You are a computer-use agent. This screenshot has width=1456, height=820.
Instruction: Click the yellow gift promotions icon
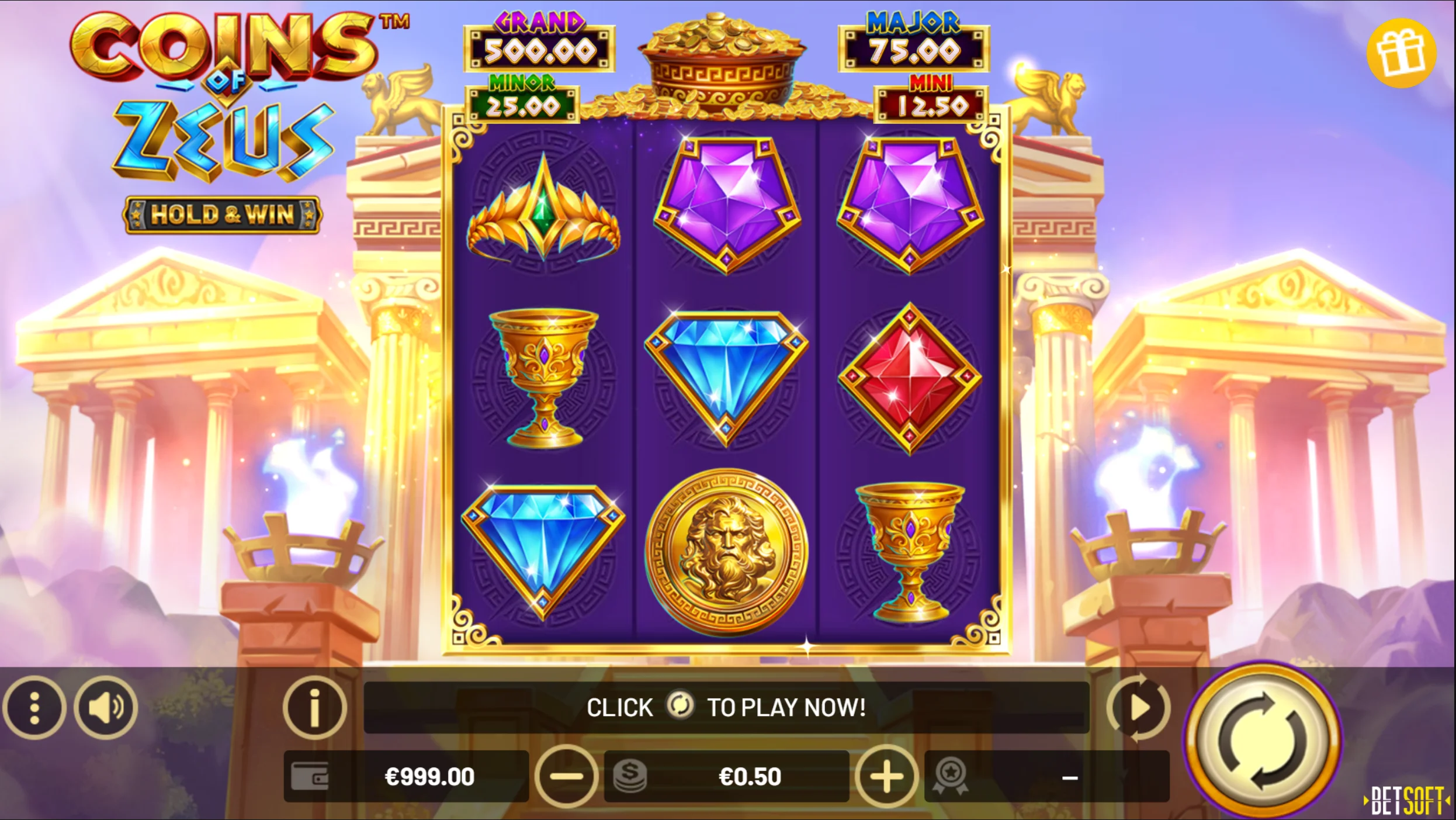pyautogui.click(x=1402, y=54)
